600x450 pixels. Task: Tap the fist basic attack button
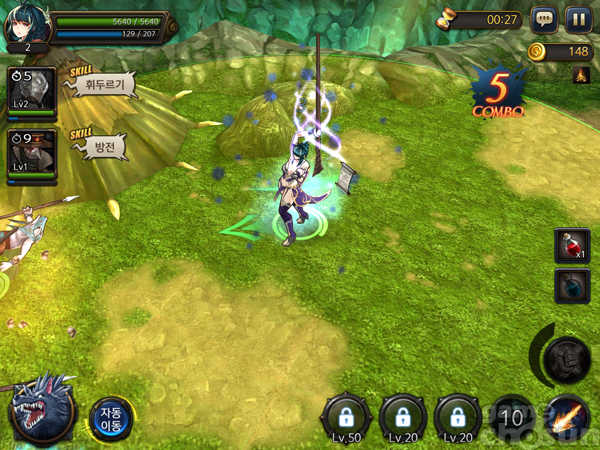[x=568, y=355]
